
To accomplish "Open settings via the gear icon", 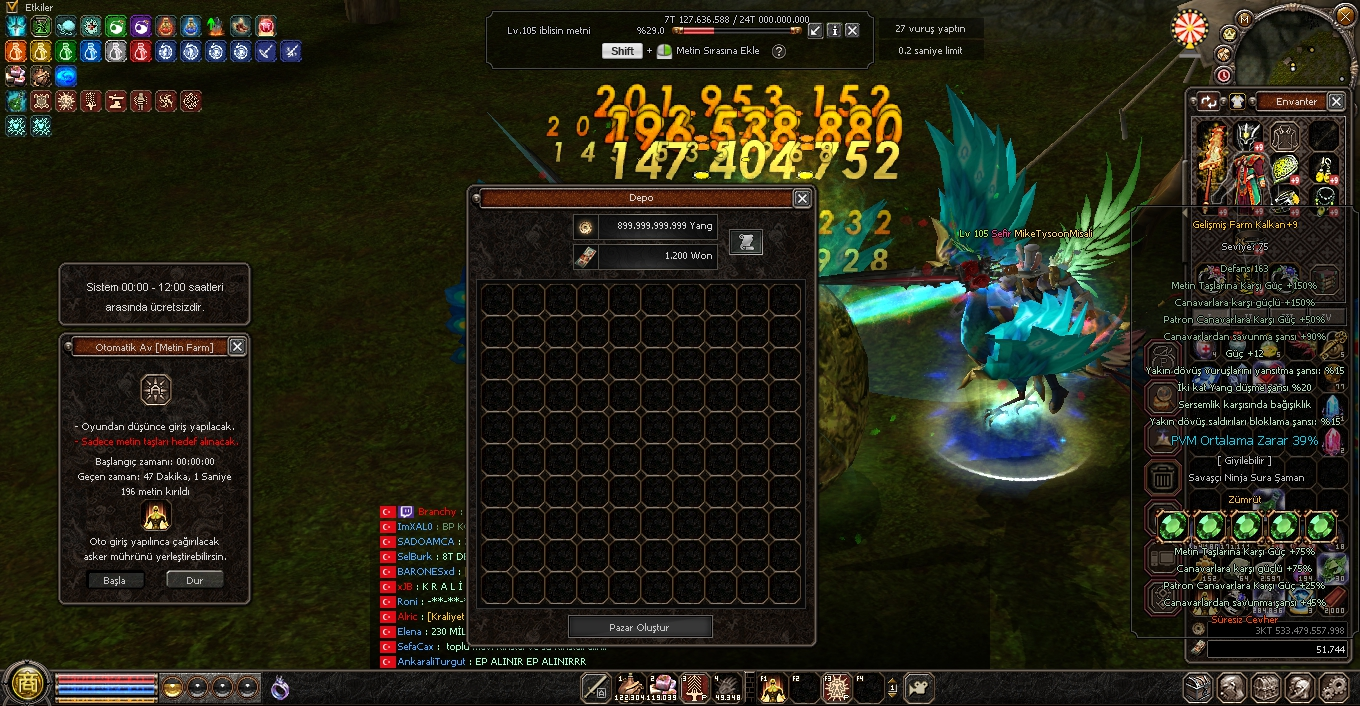I will click(x=1333, y=687).
